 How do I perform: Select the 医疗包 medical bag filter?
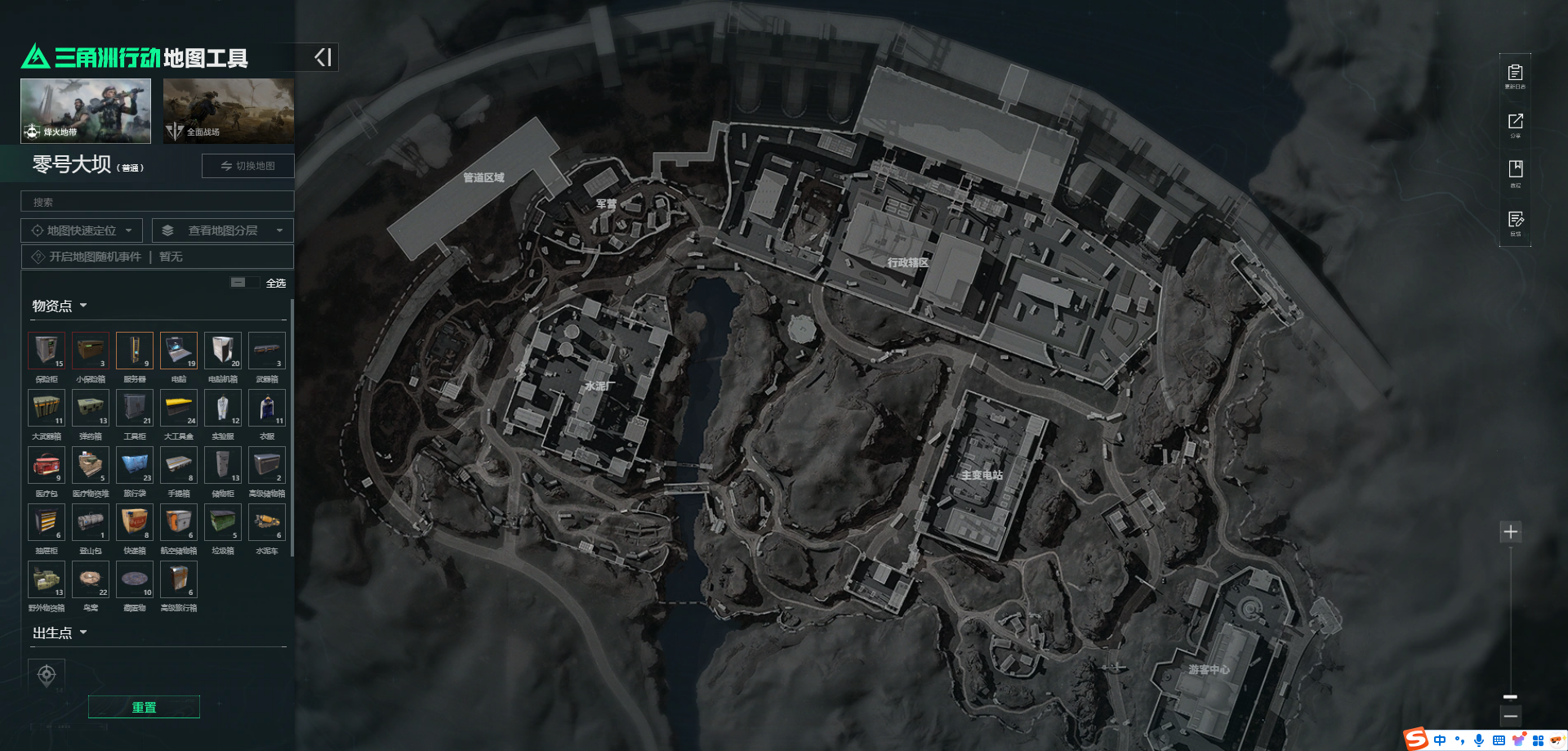[47, 465]
